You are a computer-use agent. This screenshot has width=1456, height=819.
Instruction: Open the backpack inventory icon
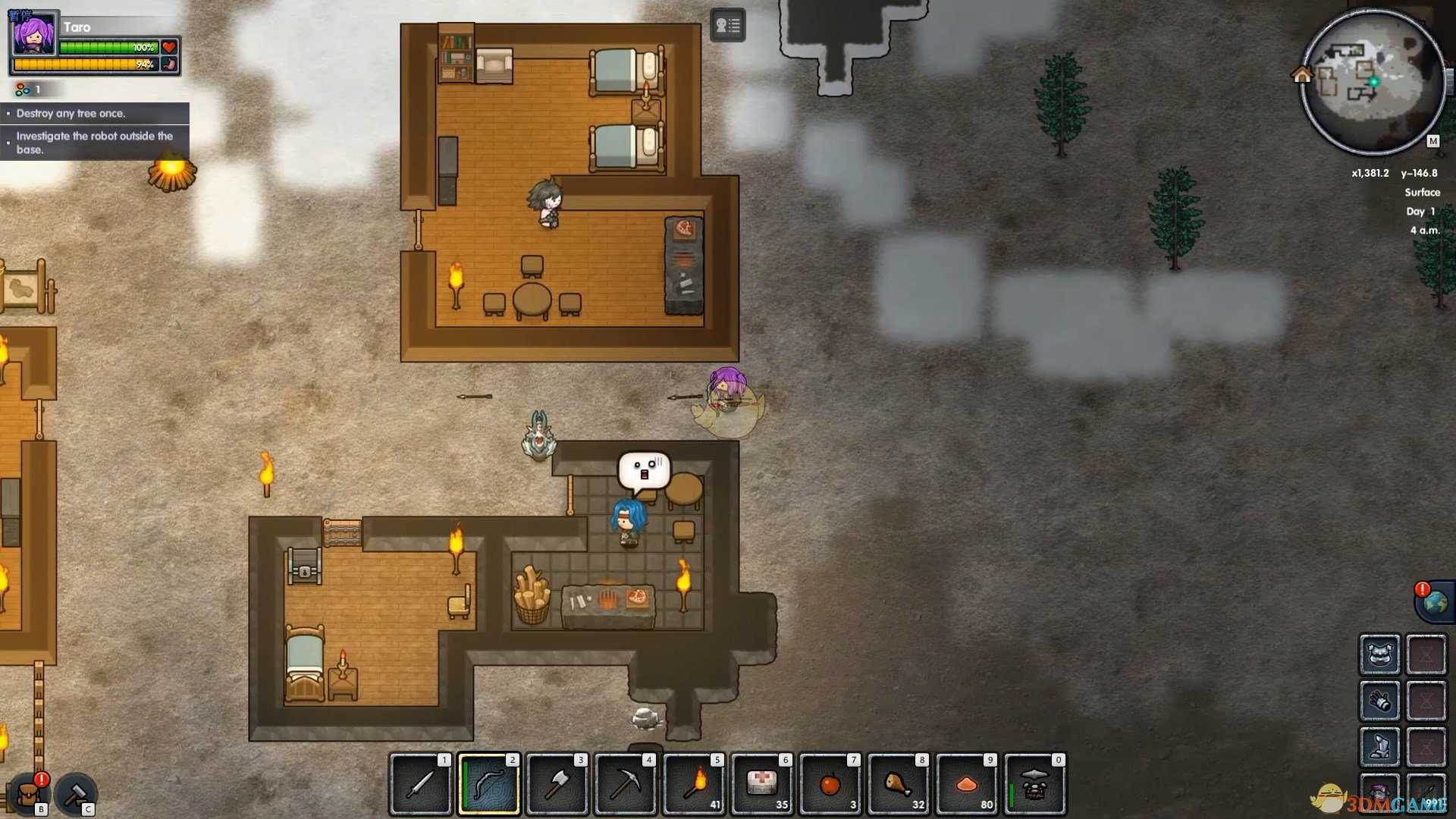[28, 794]
